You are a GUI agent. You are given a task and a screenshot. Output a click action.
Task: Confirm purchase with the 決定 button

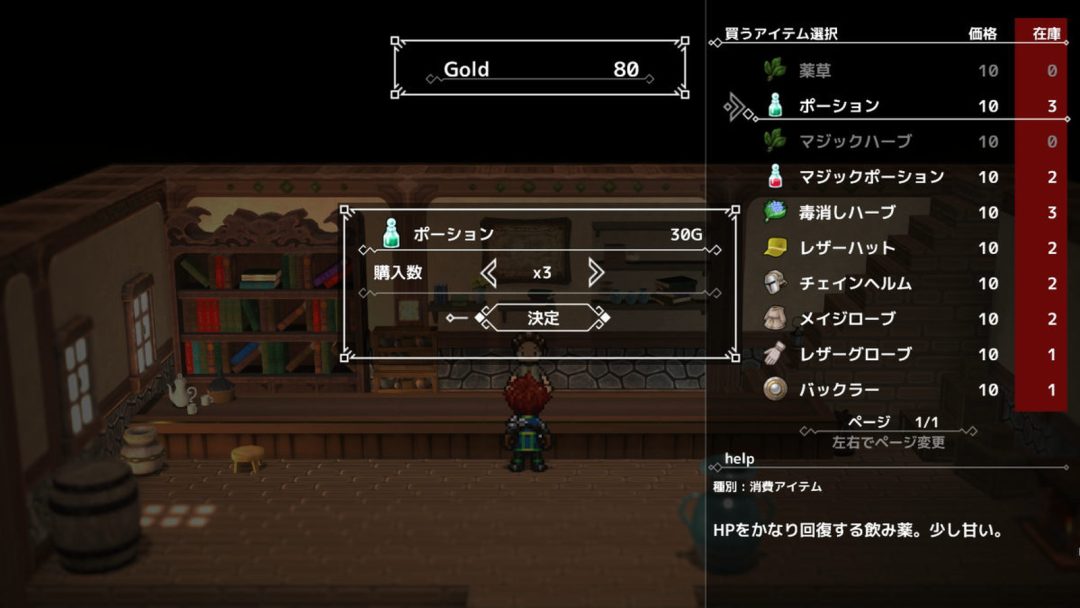pos(543,318)
